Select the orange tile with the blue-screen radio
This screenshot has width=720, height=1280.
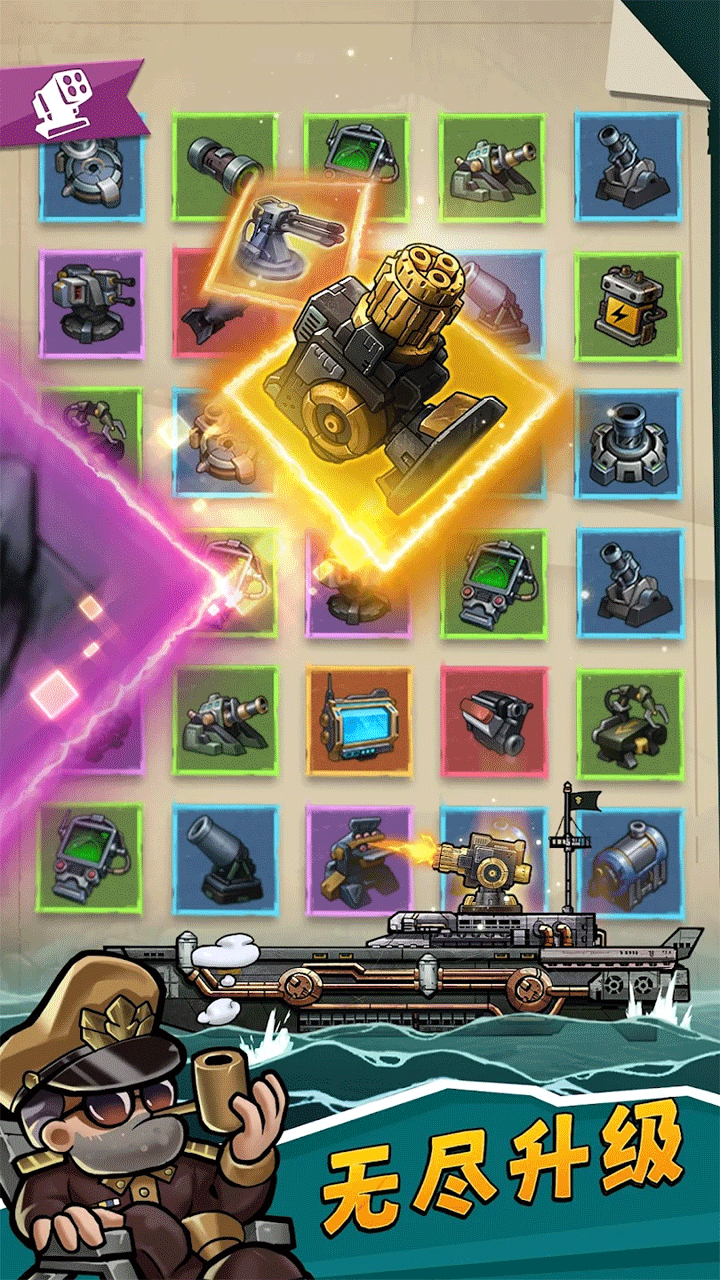pyautogui.click(x=359, y=721)
